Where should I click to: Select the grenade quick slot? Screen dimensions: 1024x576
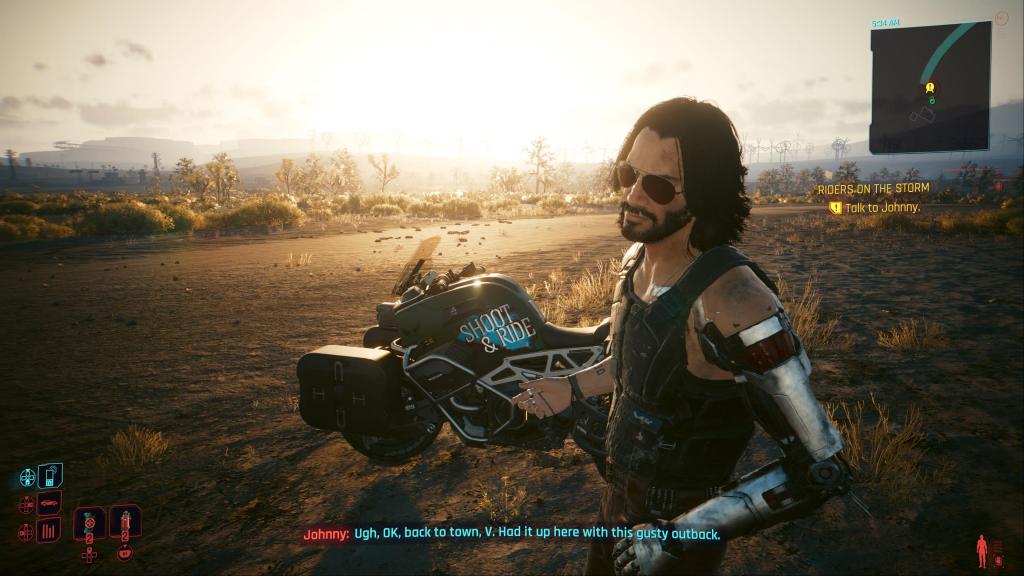point(90,522)
